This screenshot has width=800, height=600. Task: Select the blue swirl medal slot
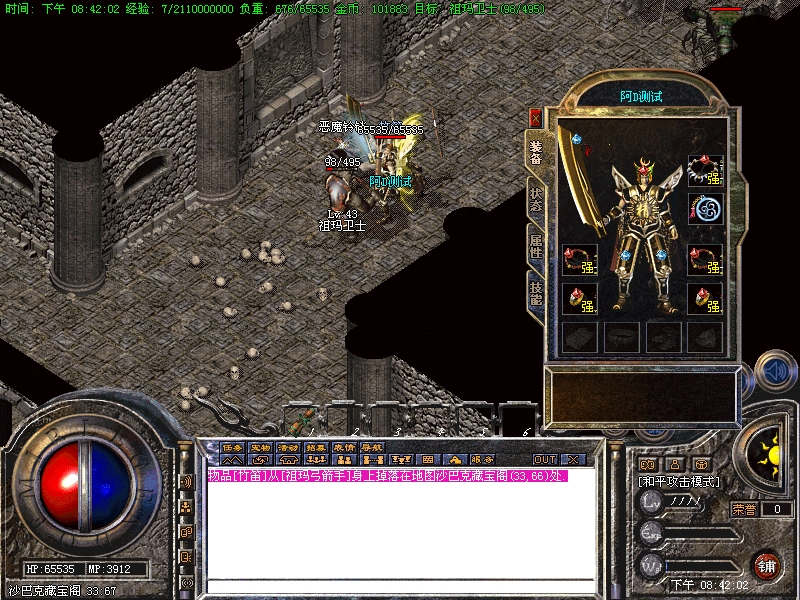pos(705,210)
